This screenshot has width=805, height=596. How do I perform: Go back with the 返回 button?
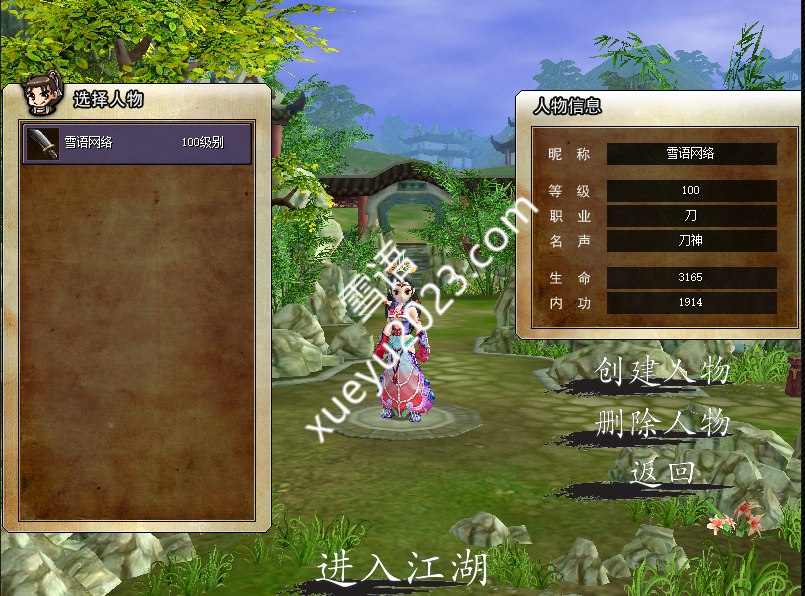click(662, 472)
